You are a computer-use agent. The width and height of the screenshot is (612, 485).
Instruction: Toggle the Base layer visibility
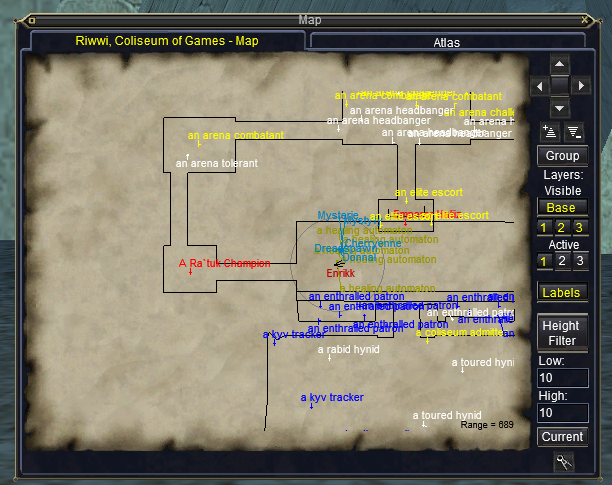point(562,208)
